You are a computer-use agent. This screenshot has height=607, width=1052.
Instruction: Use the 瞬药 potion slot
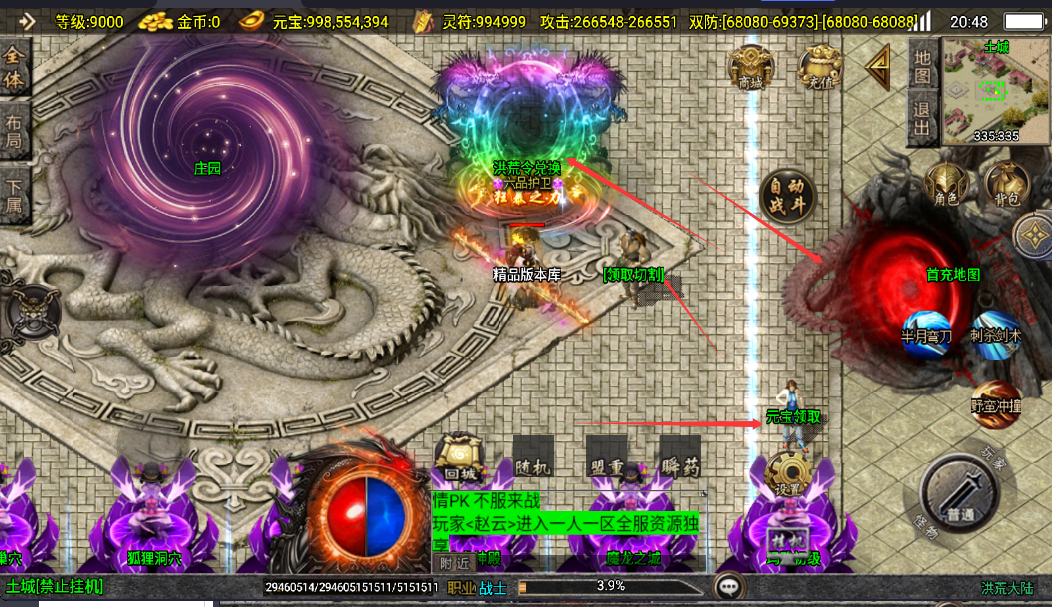(680, 460)
